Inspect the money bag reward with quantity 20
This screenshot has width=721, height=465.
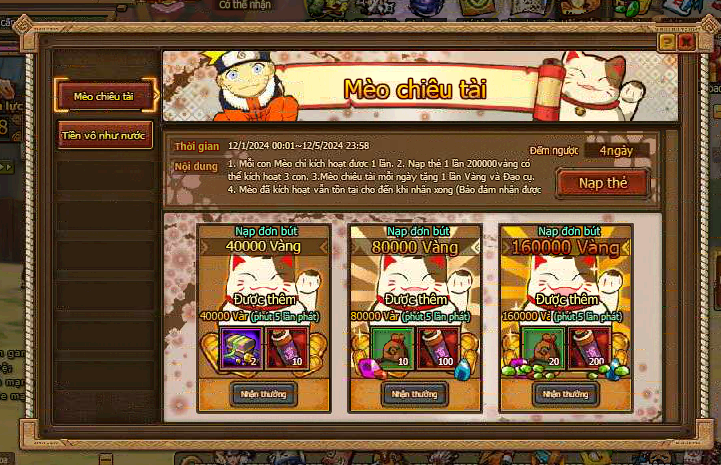tap(541, 346)
